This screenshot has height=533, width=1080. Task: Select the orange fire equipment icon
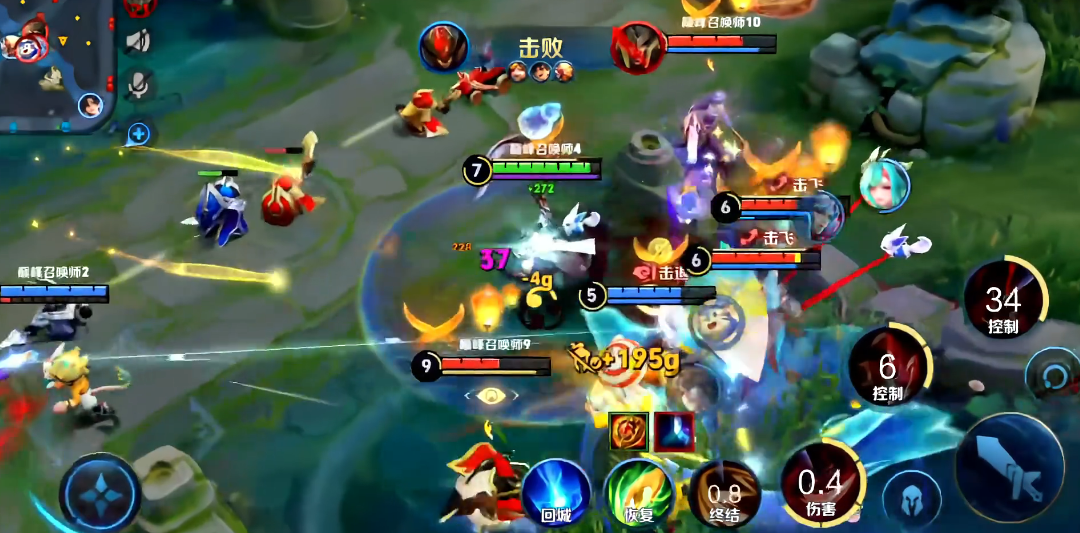pos(629,431)
